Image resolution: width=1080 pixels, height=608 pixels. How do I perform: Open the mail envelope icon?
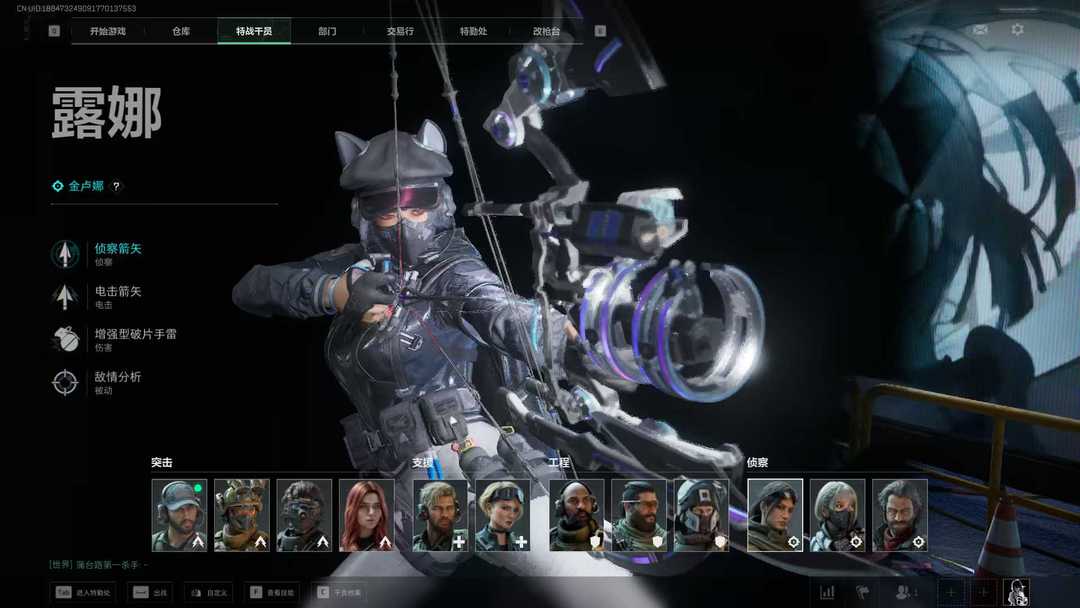coord(980,30)
